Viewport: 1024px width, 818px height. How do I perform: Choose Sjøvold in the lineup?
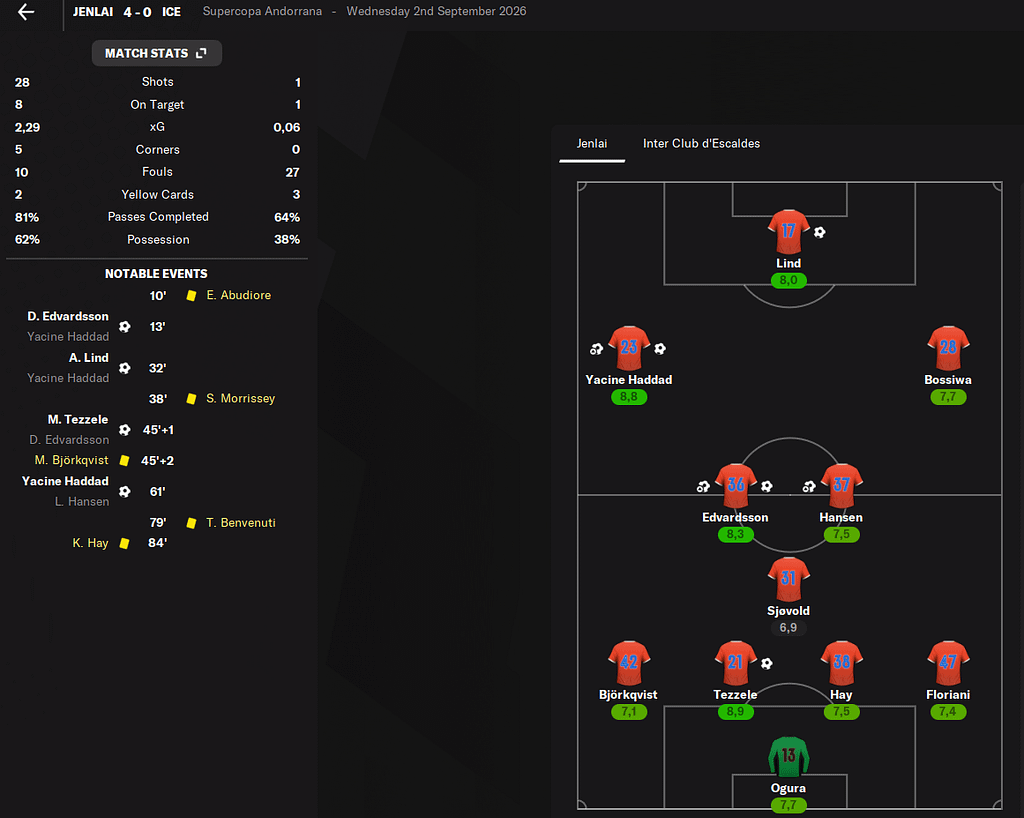[788, 579]
